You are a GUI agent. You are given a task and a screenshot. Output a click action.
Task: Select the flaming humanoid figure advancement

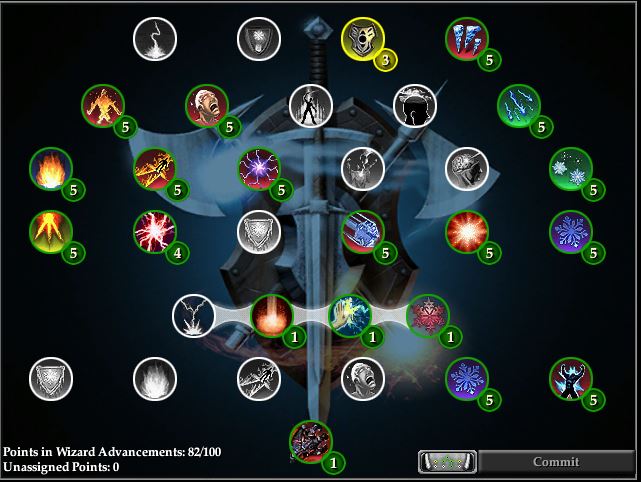pos(103,106)
